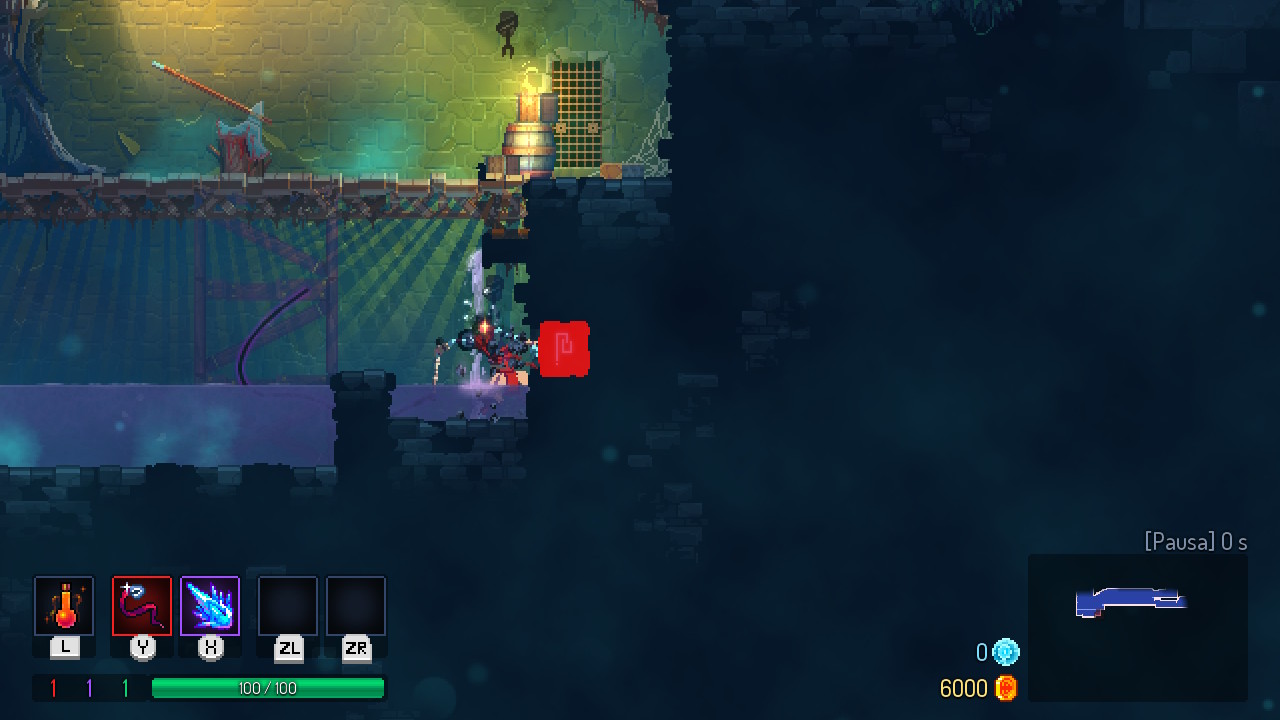
Task: Open the minimap panel
Action: pos(1137,627)
